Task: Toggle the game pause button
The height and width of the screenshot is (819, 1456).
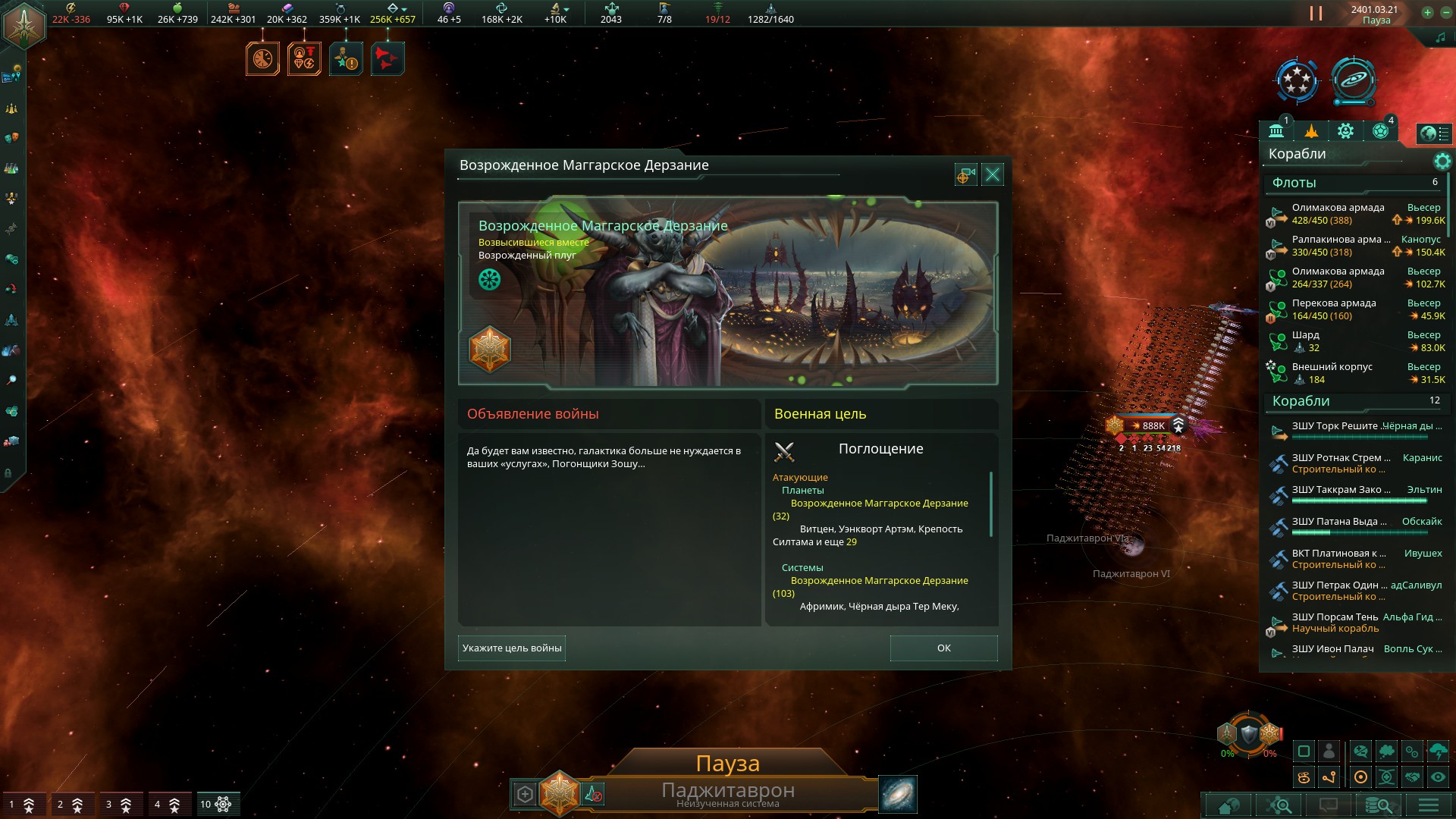Action: click(1316, 14)
